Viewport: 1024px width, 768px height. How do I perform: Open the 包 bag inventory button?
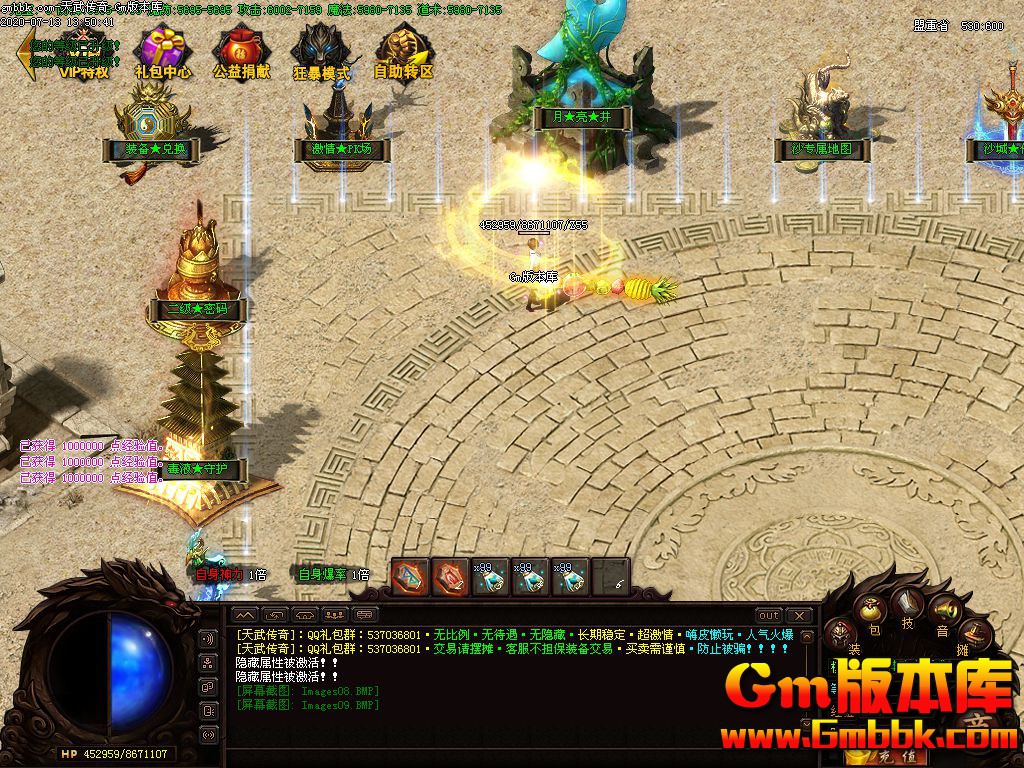point(872,614)
